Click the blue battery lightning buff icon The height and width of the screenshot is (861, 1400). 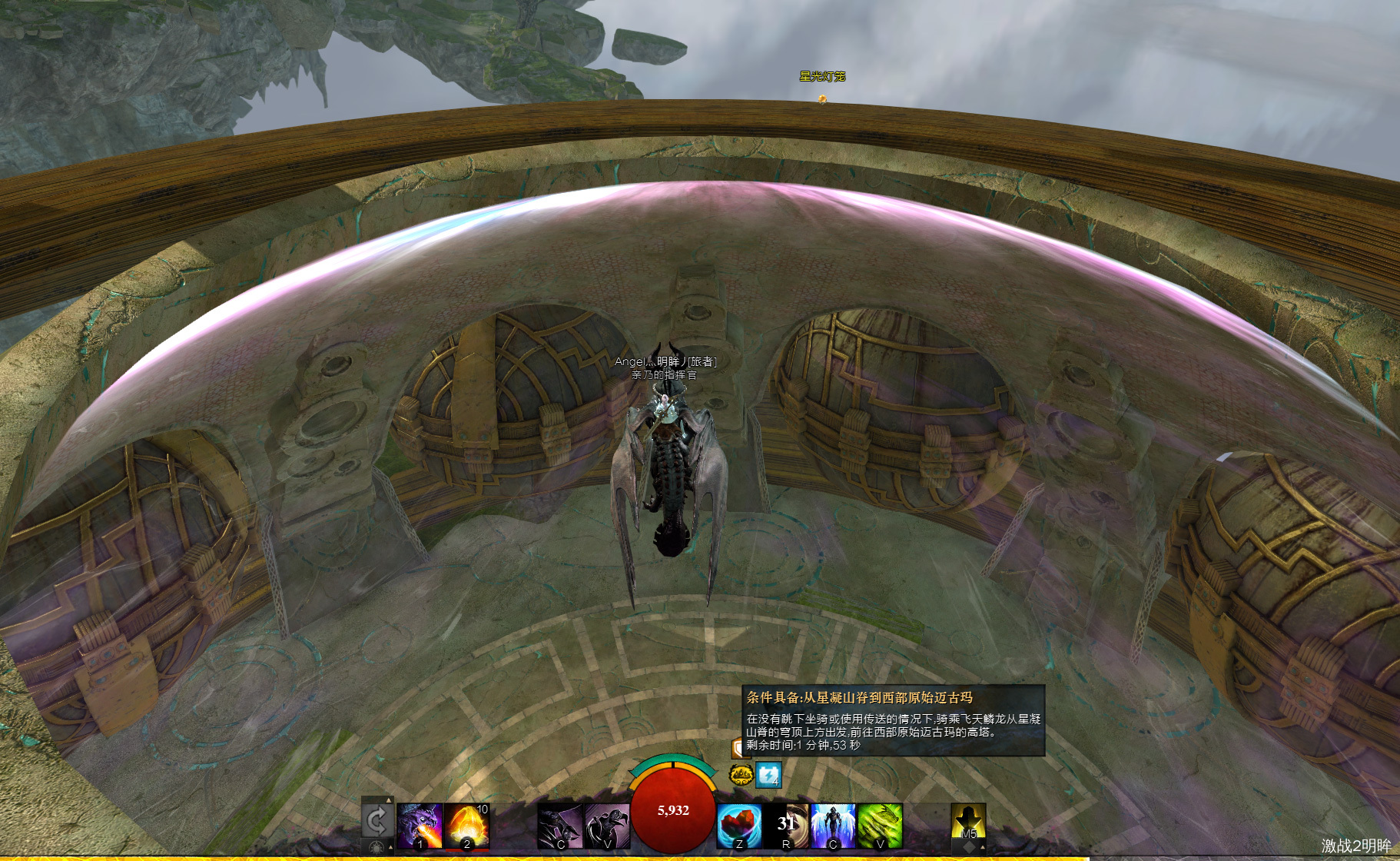click(768, 774)
